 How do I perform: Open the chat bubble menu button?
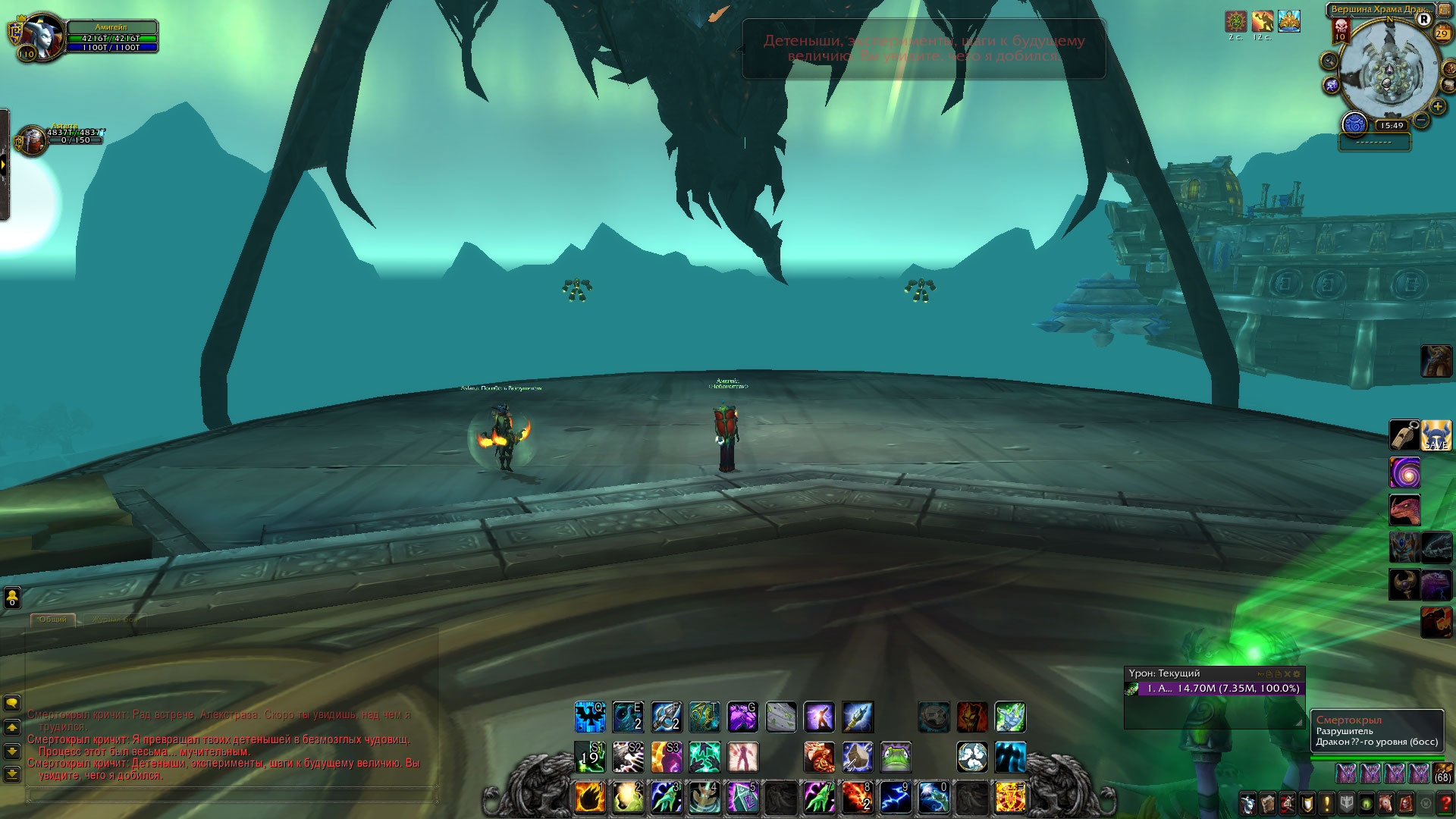(x=12, y=703)
